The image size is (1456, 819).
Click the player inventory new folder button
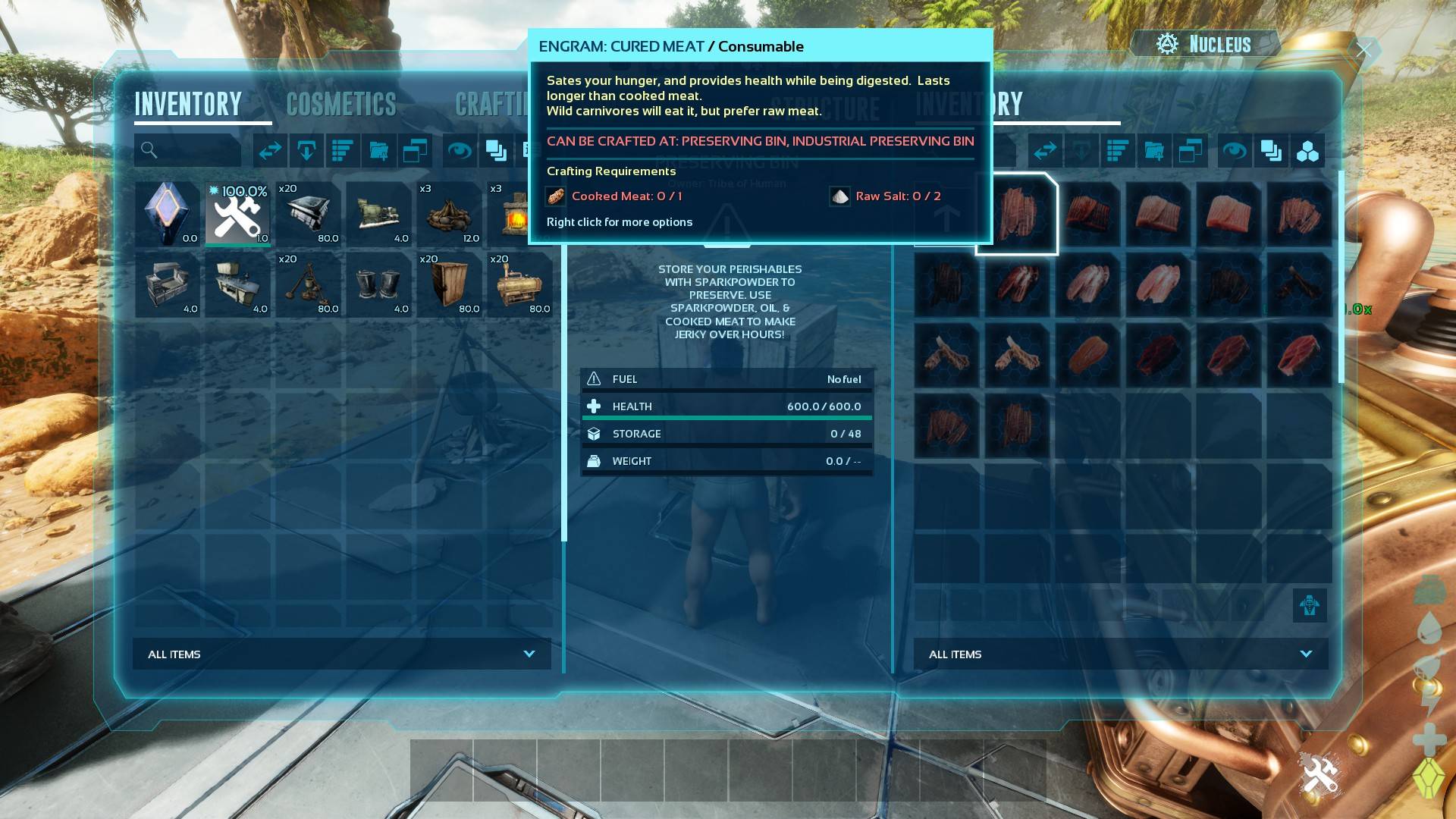tap(379, 150)
